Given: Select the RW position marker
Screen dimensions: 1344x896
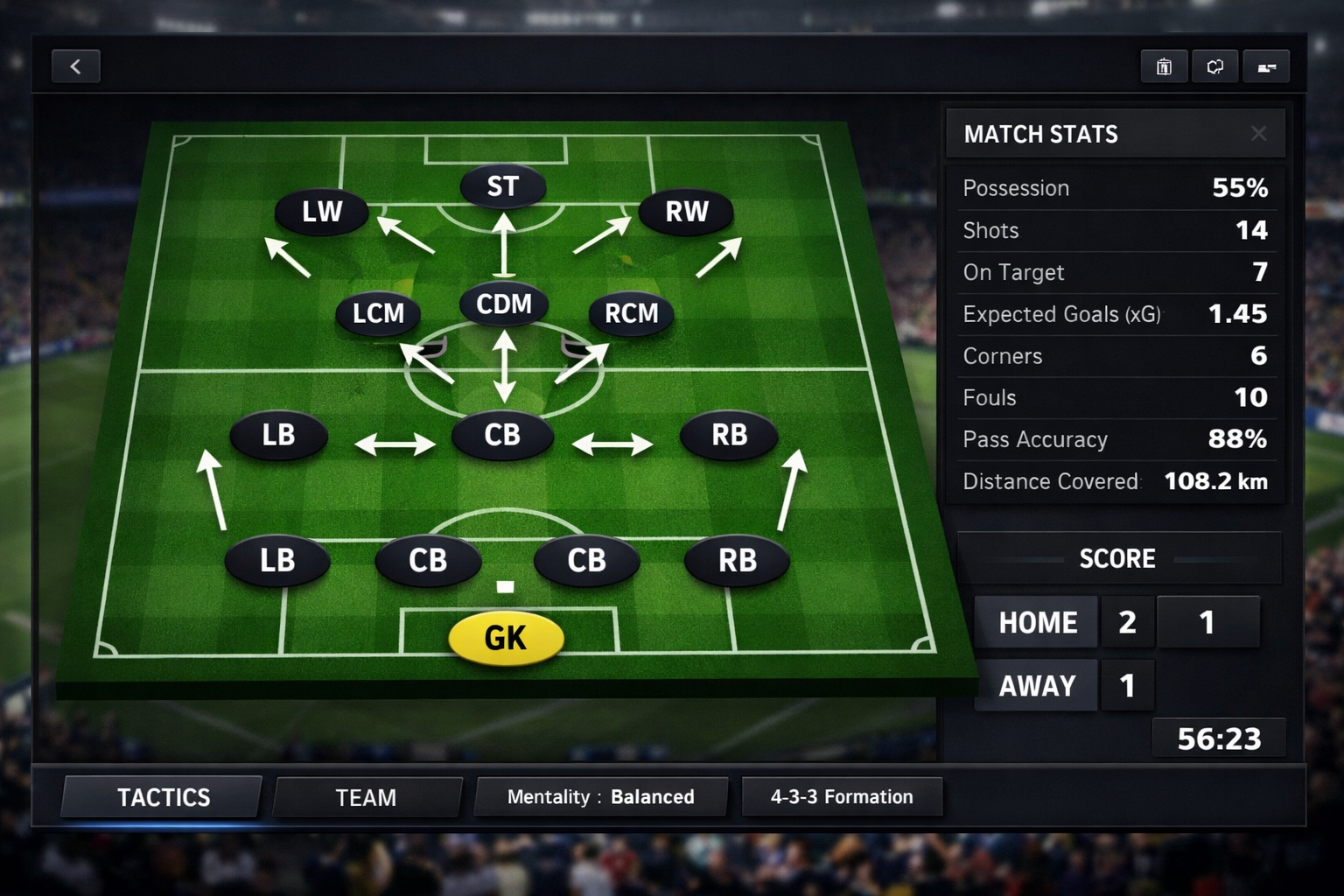Looking at the screenshot, I should click(x=686, y=211).
